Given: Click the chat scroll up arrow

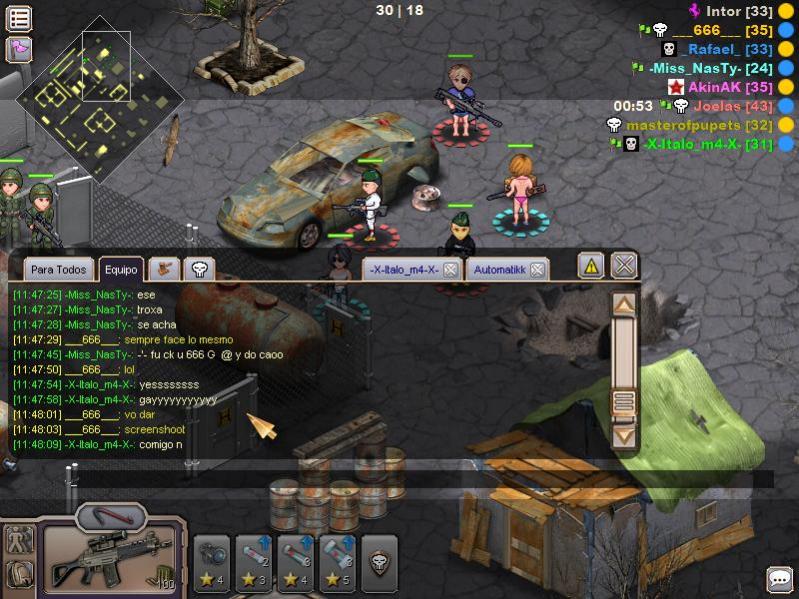Looking at the screenshot, I should pyautogui.click(x=624, y=305).
